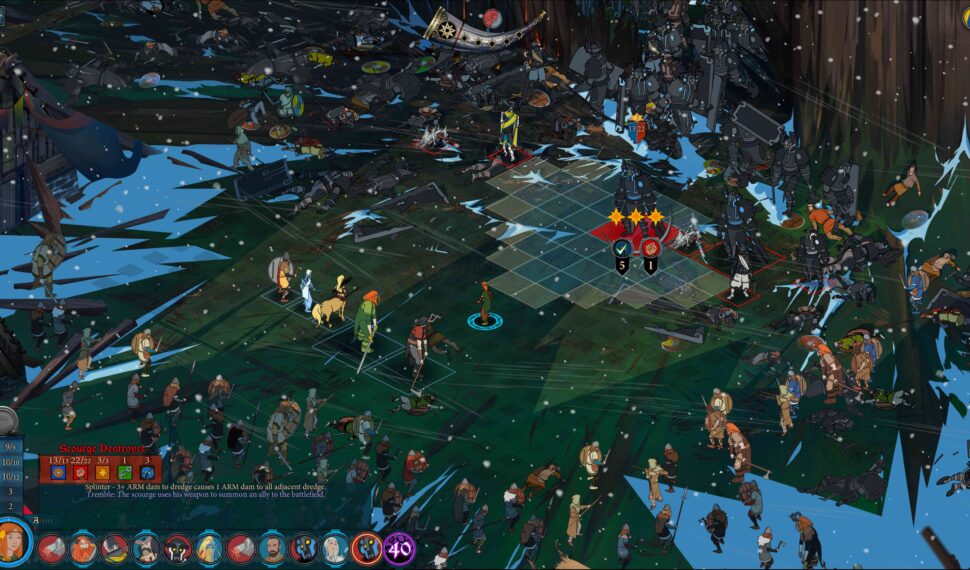The height and width of the screenshot is (570, 970).
Task: Select the blonde woman turn-order portrait
Action: [210, 548]
